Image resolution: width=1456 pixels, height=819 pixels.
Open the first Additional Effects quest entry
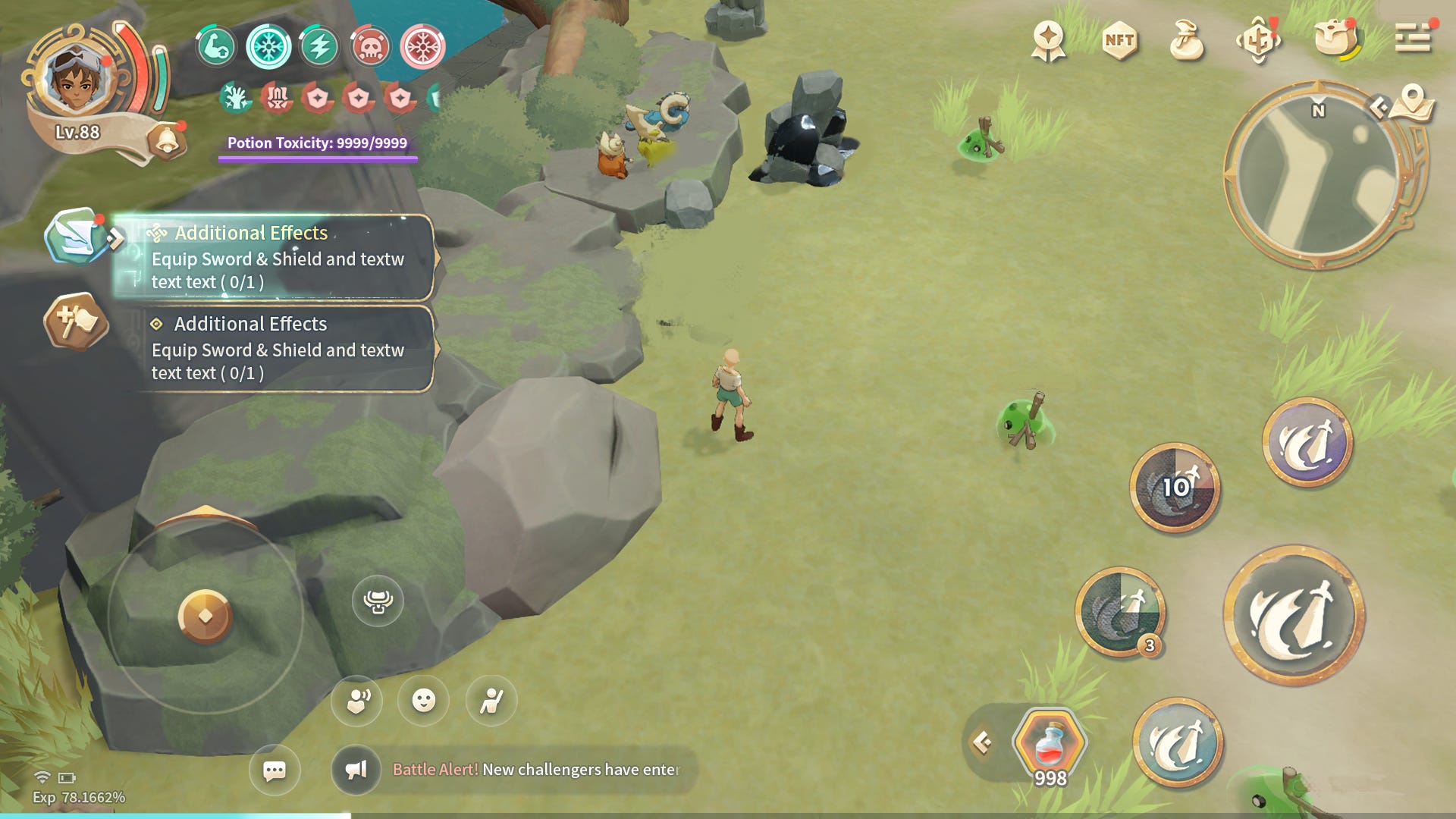coord(278,258)
